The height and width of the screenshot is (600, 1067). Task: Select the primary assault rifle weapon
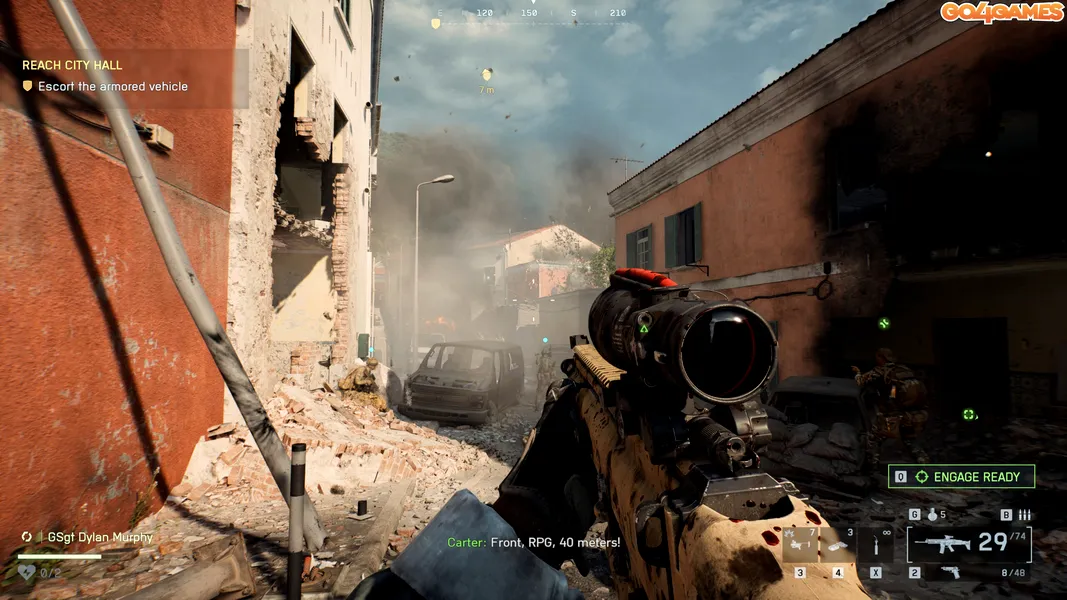[942, 544]
